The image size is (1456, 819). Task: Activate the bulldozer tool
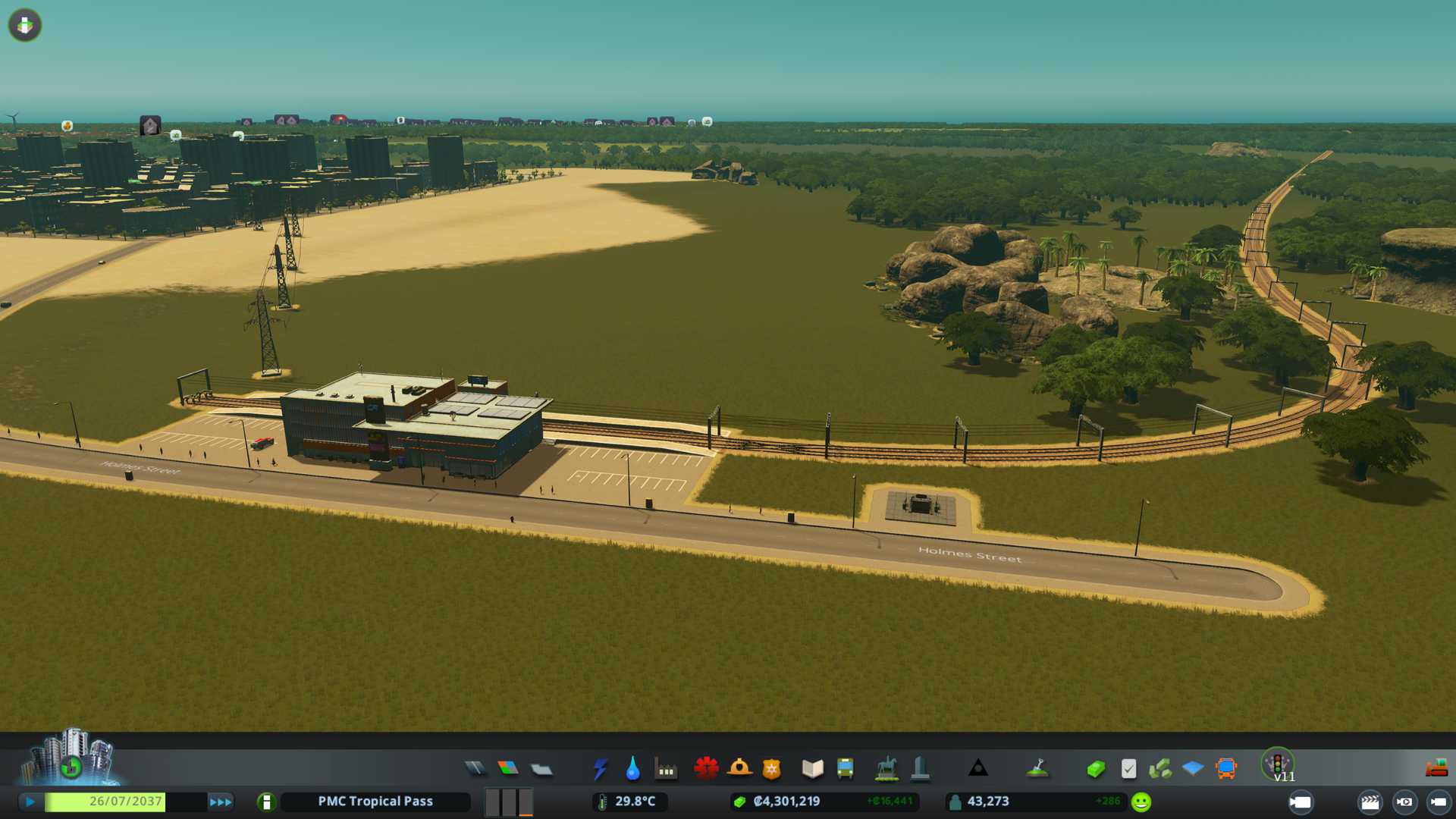(x=1436, y=769)
